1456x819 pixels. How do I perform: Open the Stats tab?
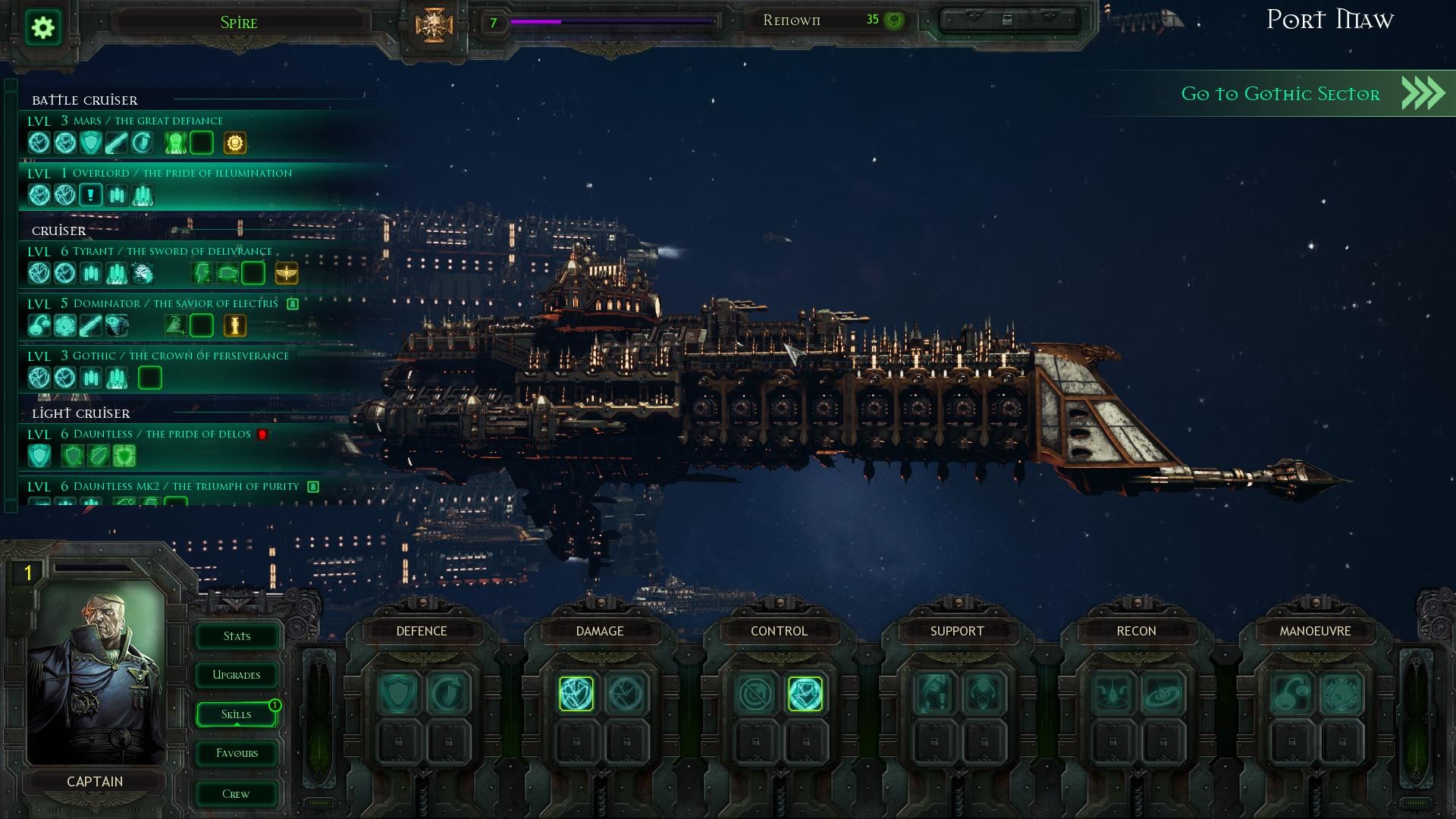click(x=237, y=636)
